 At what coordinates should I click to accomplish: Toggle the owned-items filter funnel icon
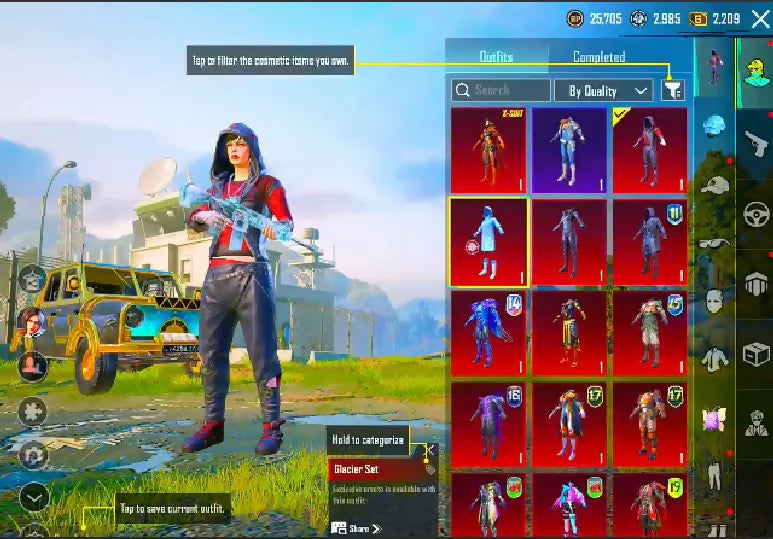[x=673, y=90]
